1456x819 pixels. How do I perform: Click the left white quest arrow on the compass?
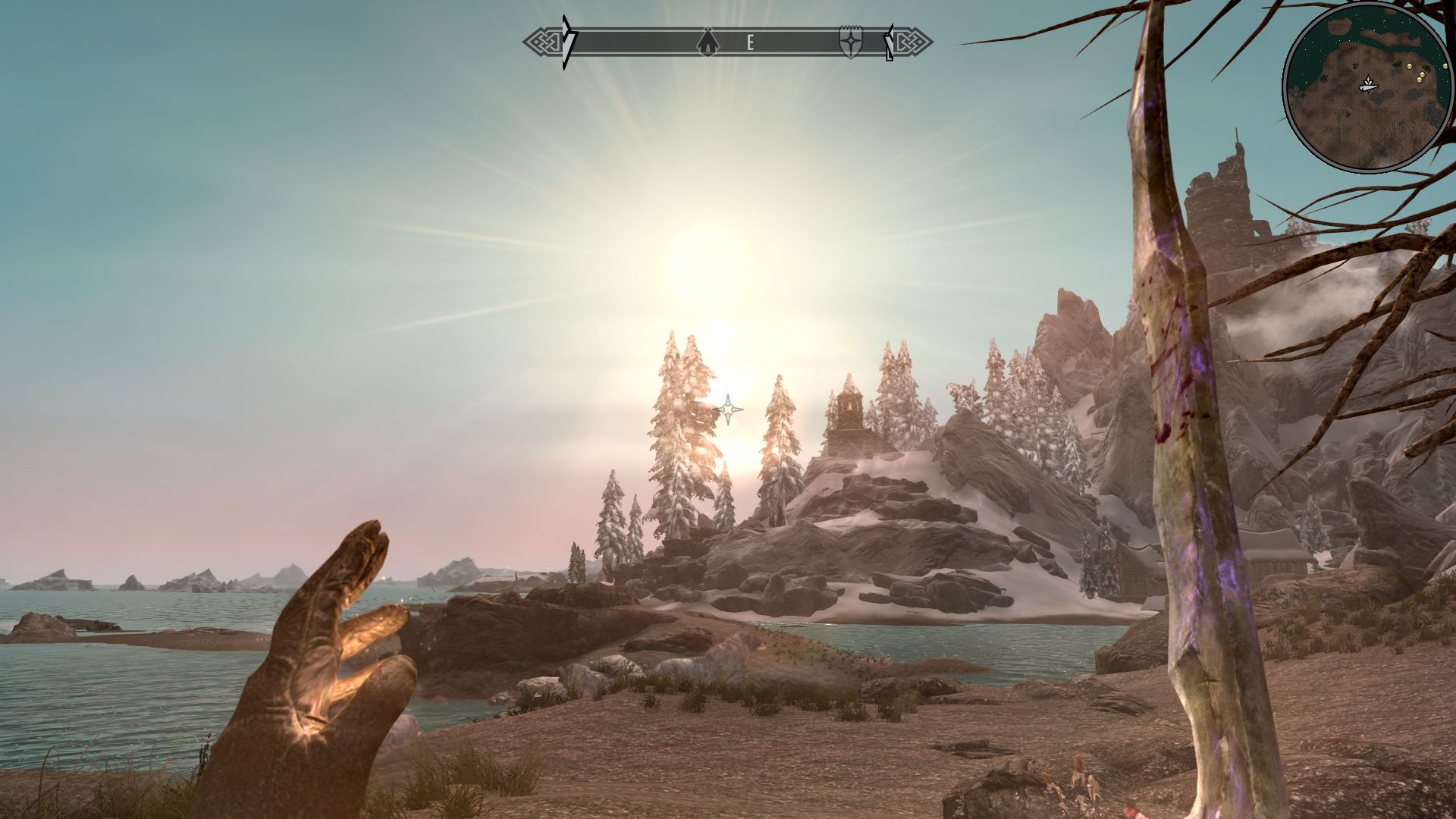[566, 38]
